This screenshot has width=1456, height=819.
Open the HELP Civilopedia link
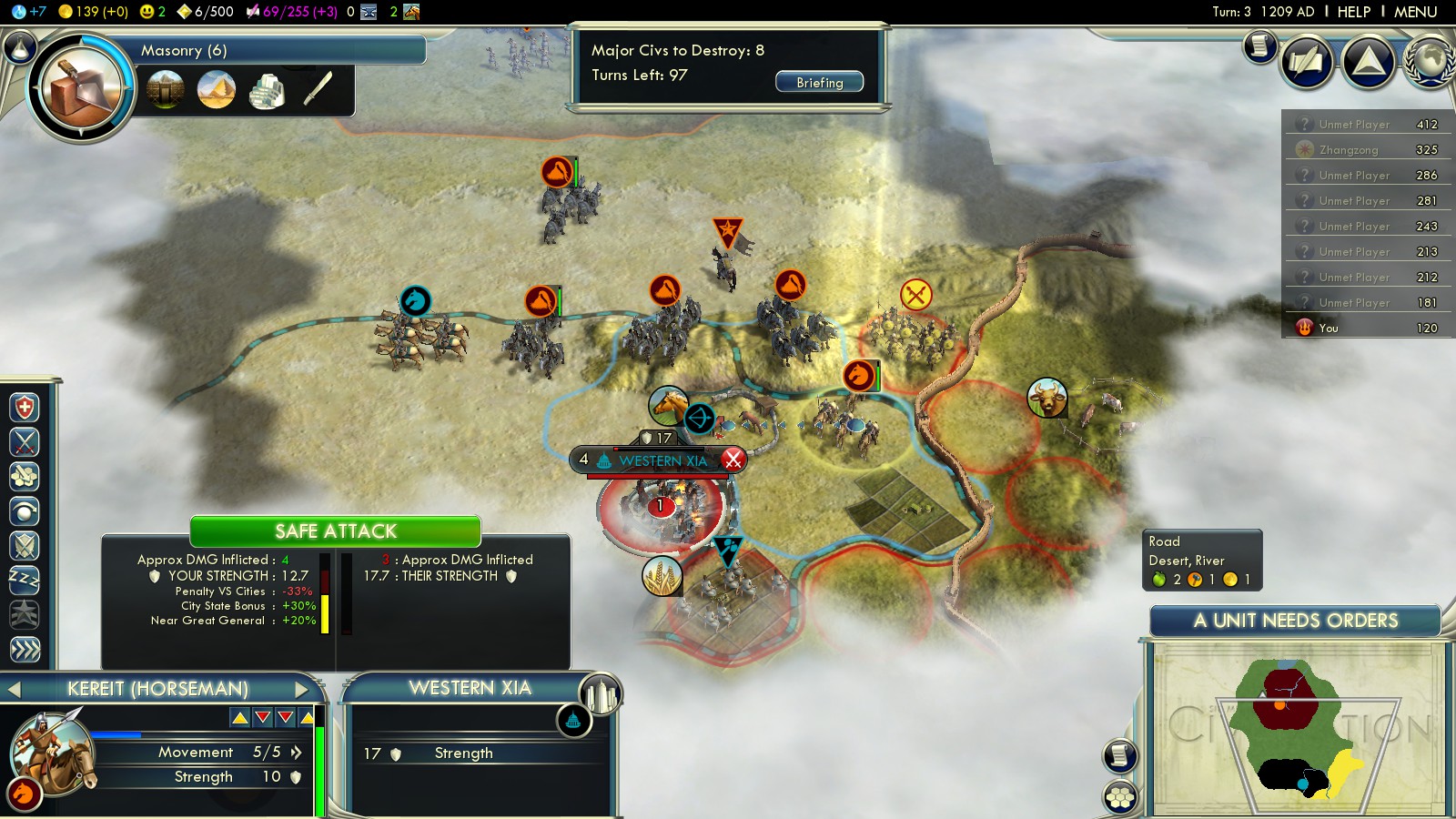pos(1353,12)
